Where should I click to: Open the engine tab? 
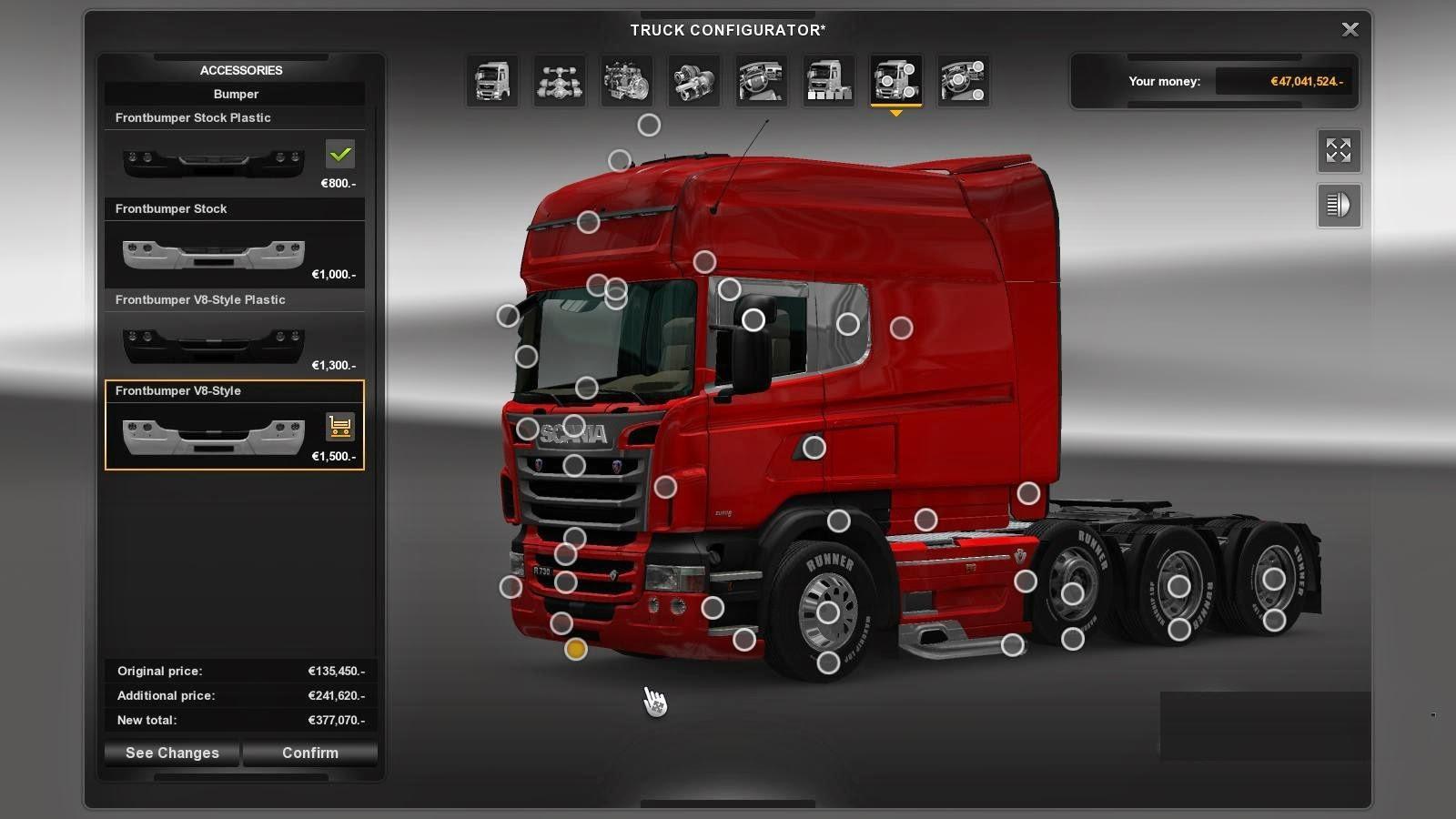[626, 81]
